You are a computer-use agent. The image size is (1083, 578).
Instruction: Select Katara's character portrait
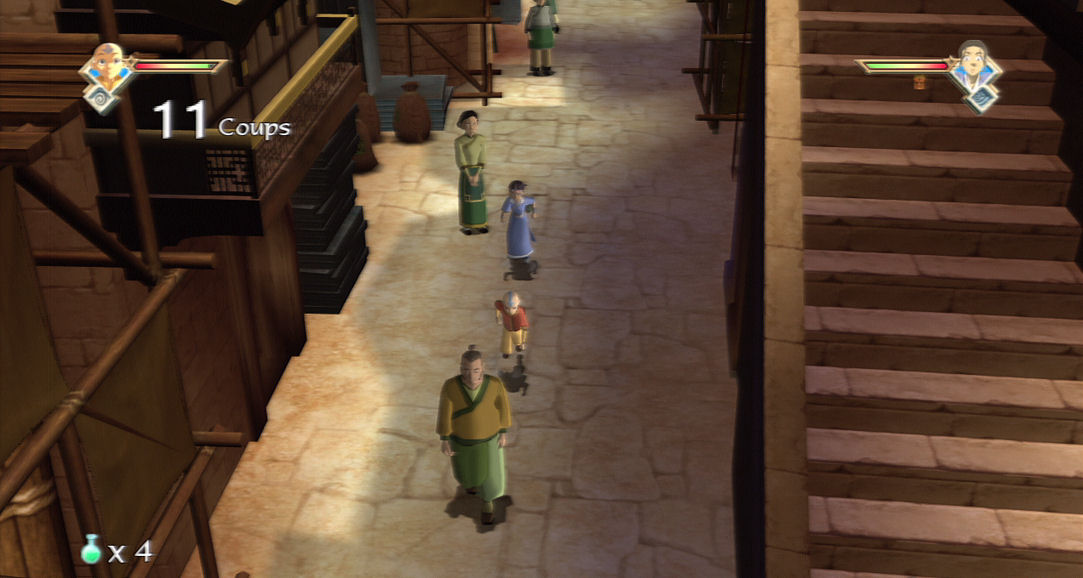click(x=974, y=63)
